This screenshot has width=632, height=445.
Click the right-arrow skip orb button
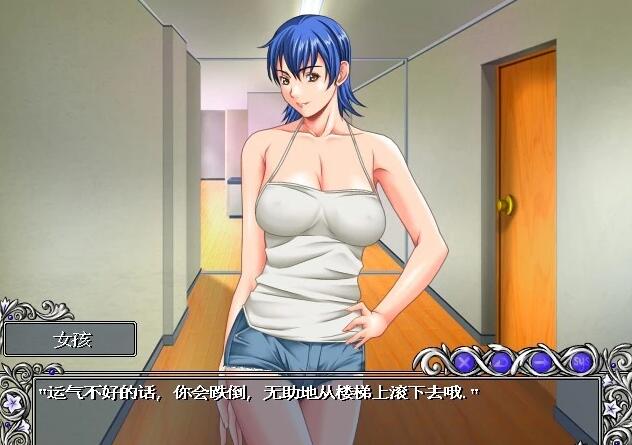(540, 360)
